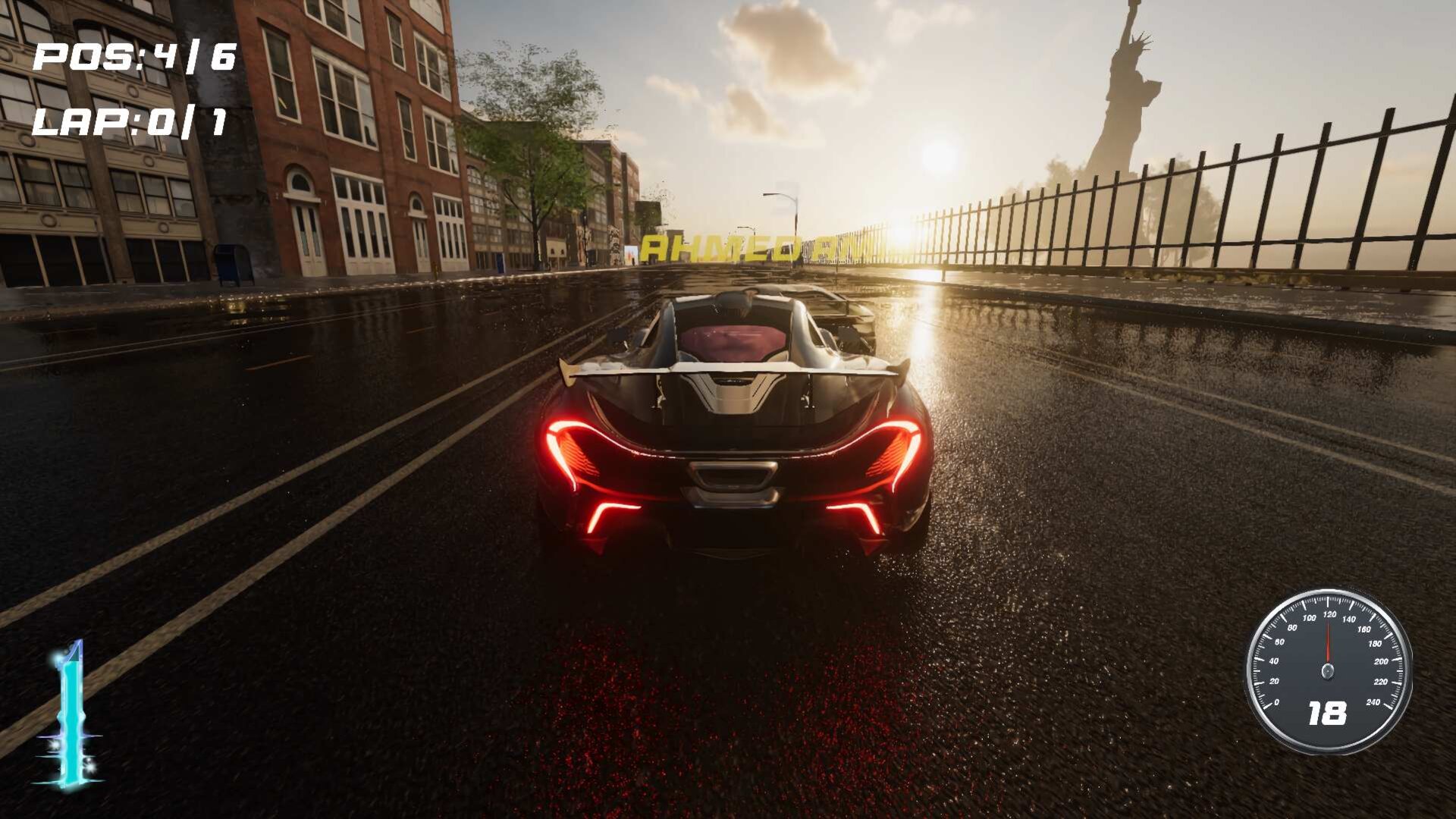Click the yellow AHMED nameplate above the rival car

click(x=758, y=248)
